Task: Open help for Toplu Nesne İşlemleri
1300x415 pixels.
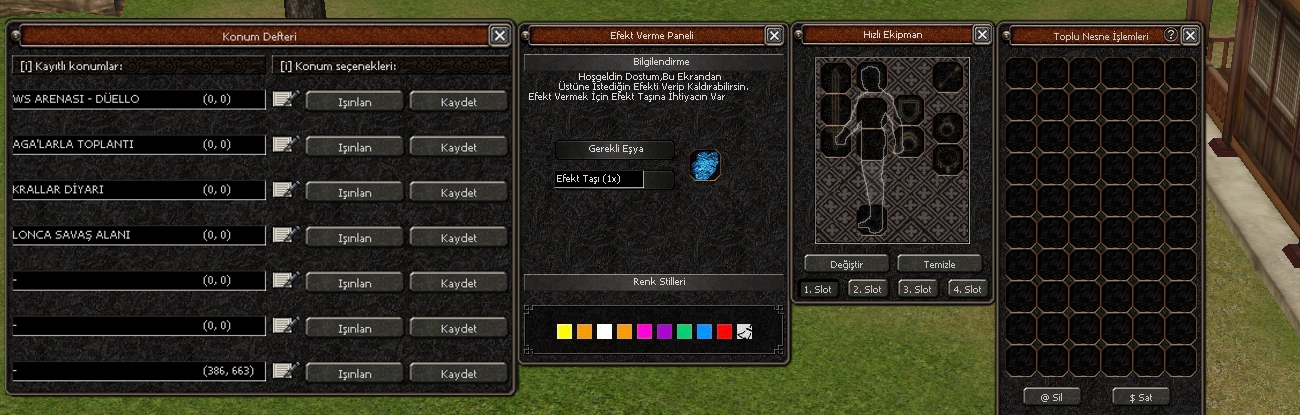Action: pyautogui.click(x=1171, y=35)
